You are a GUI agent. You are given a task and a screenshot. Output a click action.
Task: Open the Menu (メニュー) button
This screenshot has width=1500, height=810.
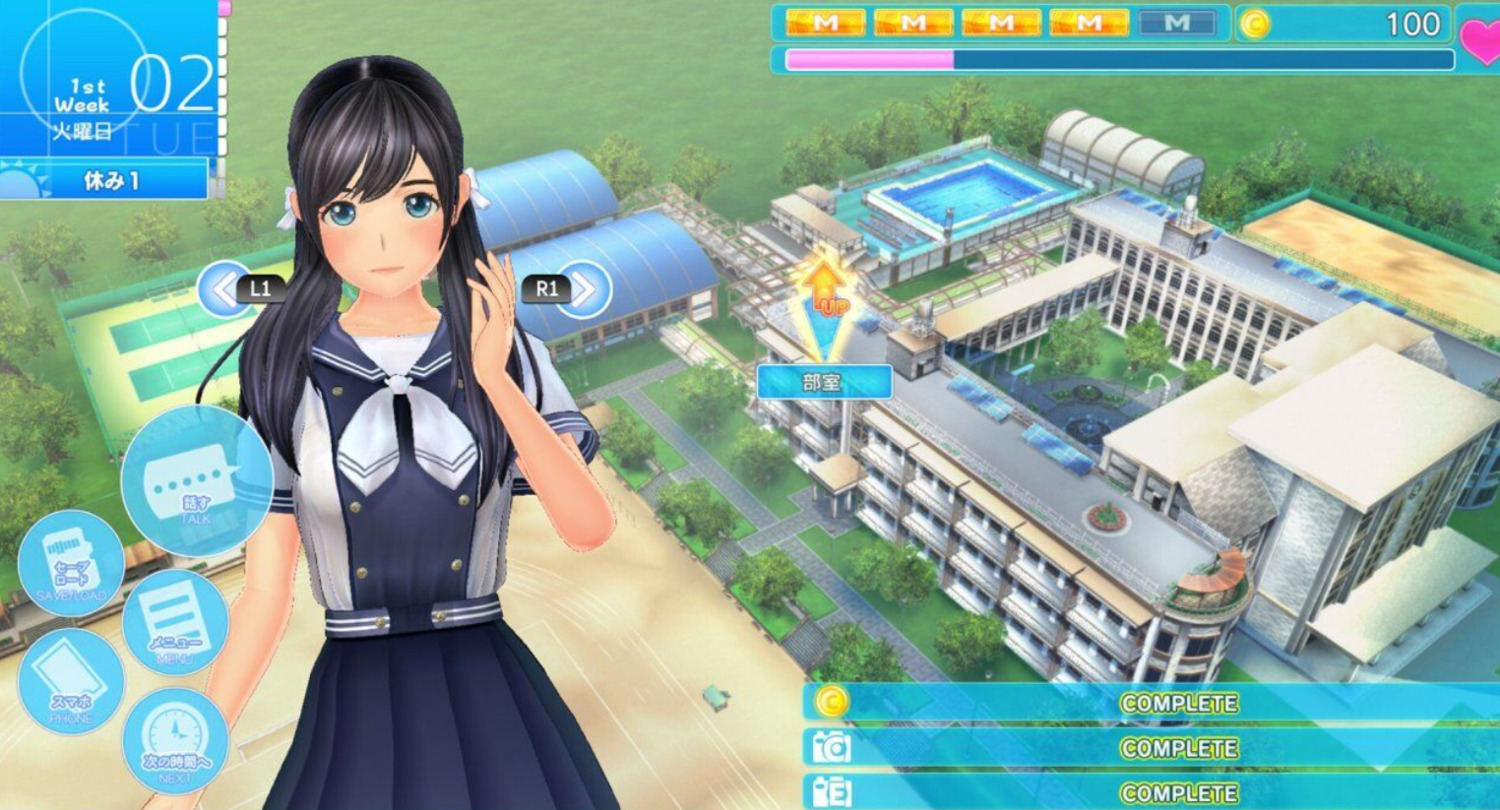(175, 622)
